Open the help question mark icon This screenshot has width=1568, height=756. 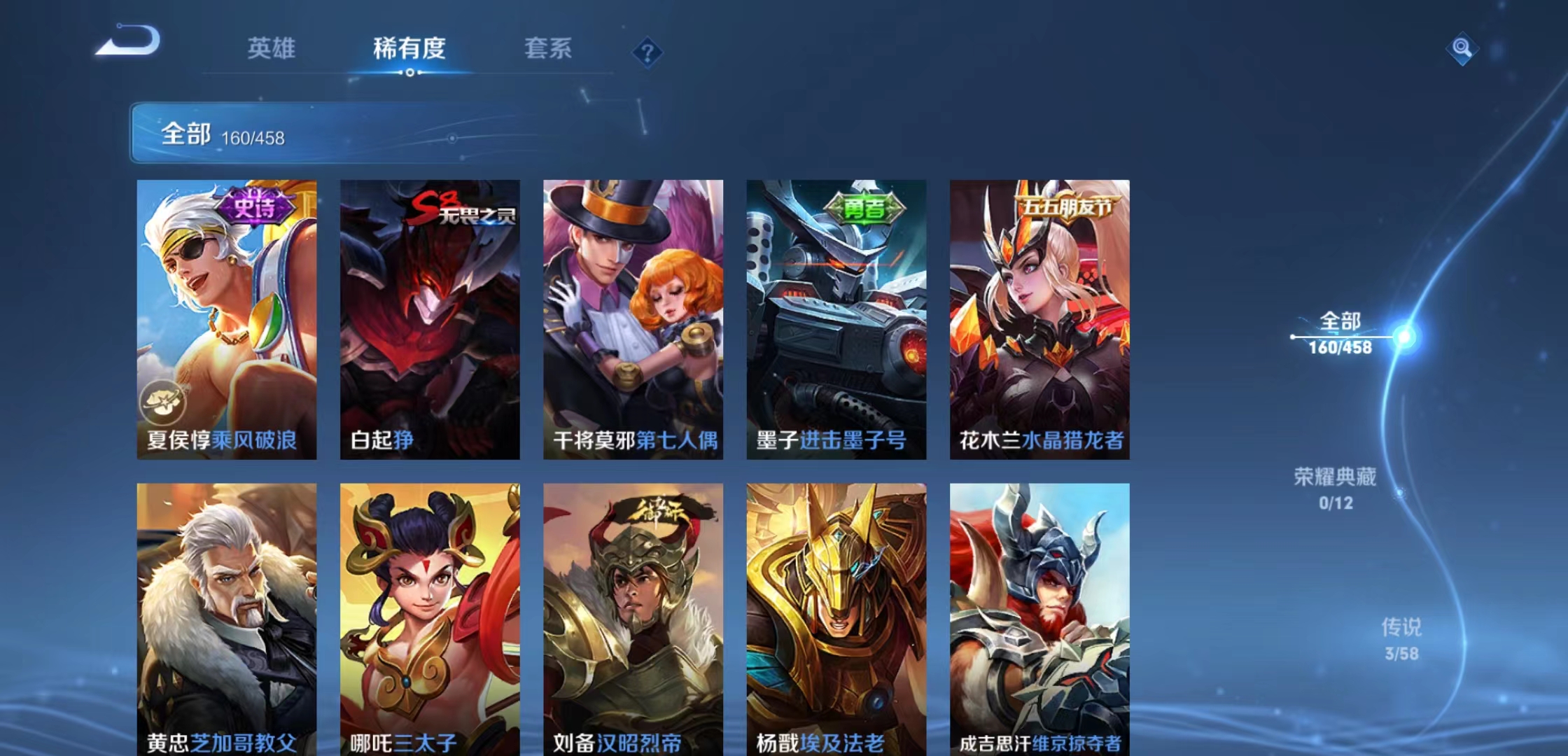[x=647, y=52]
